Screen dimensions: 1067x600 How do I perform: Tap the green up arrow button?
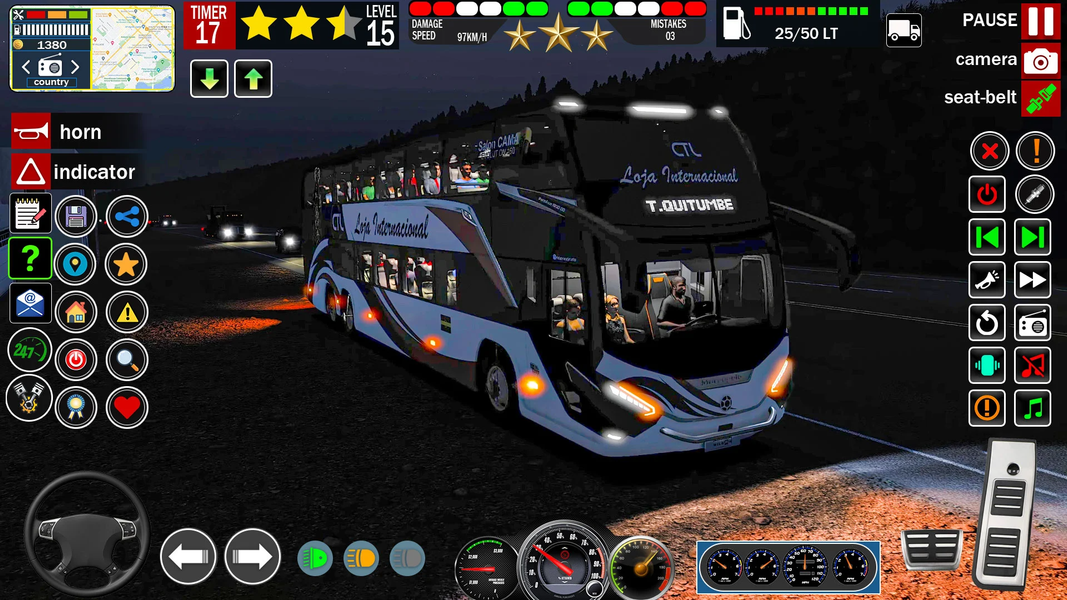[x=253, y=79]
